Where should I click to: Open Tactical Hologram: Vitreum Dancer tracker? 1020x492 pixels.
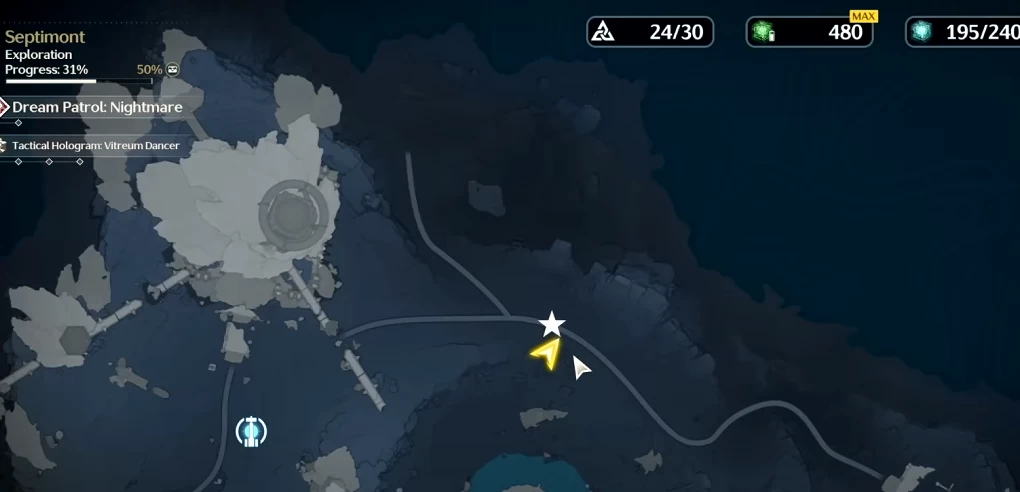tap(95, 146)
